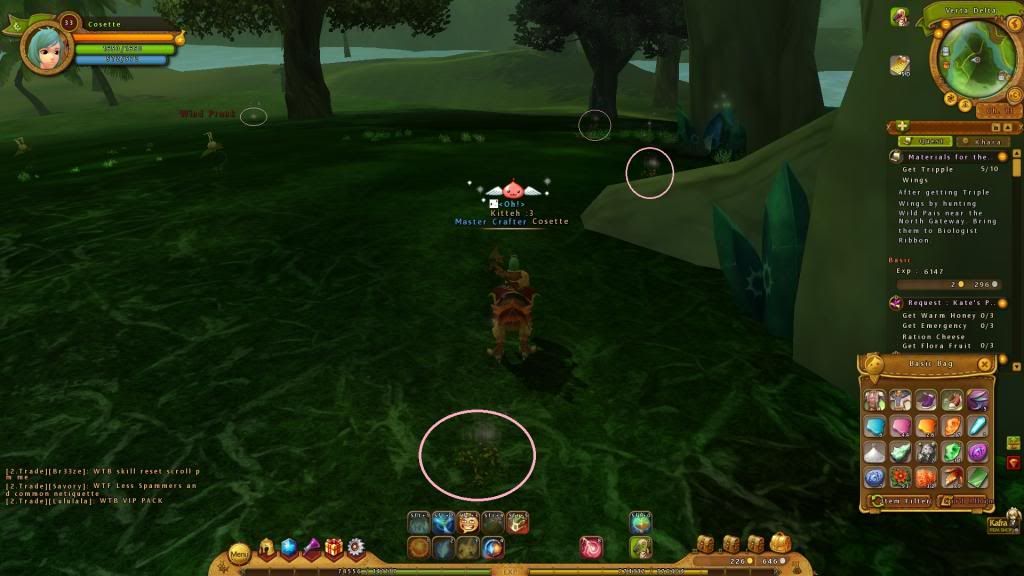Click the blue crystal menu icon
The image size is (1024, 576).
coord(289,547)
